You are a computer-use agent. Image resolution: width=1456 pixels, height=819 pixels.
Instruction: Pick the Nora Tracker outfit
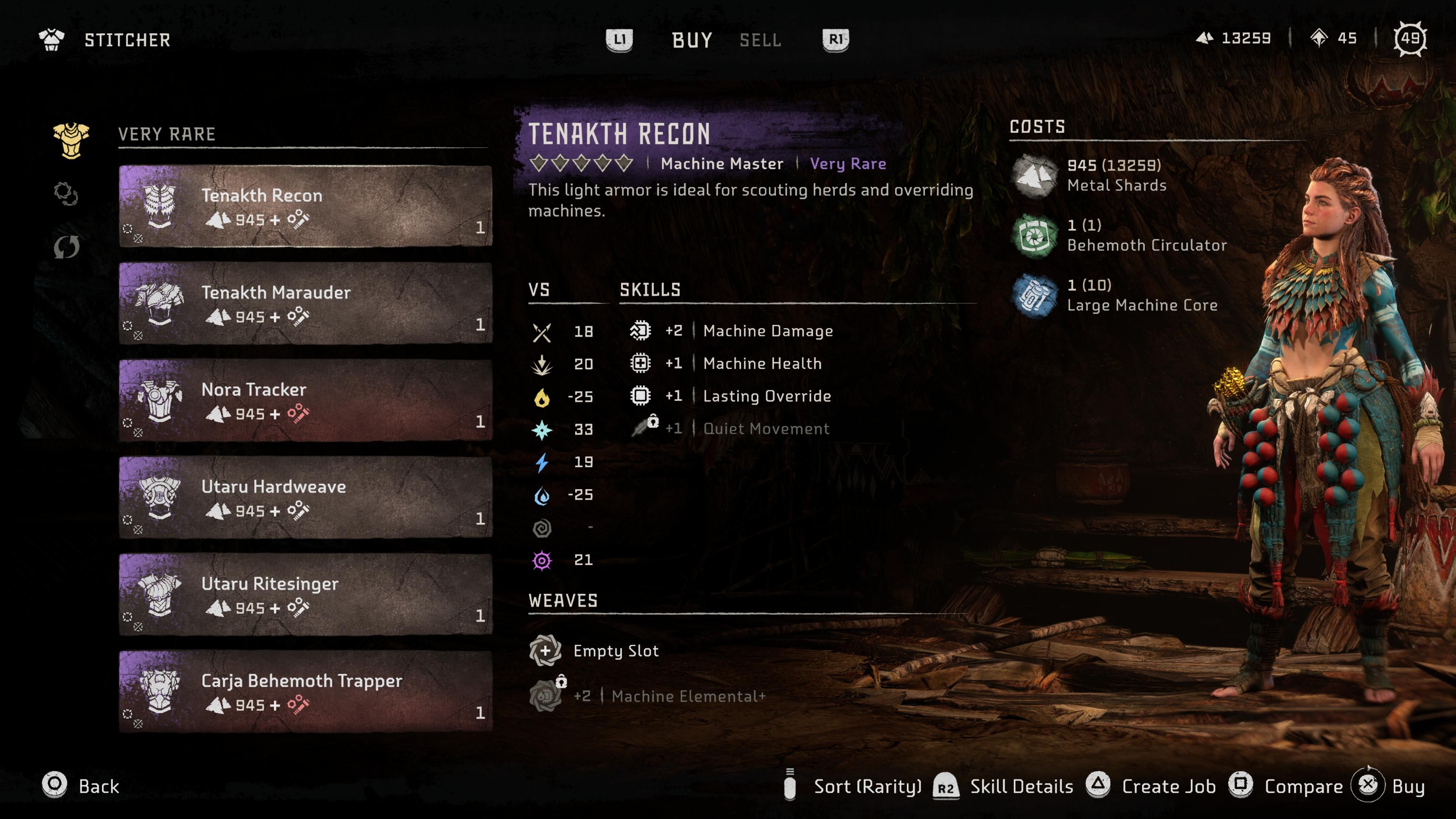[305, 400]
